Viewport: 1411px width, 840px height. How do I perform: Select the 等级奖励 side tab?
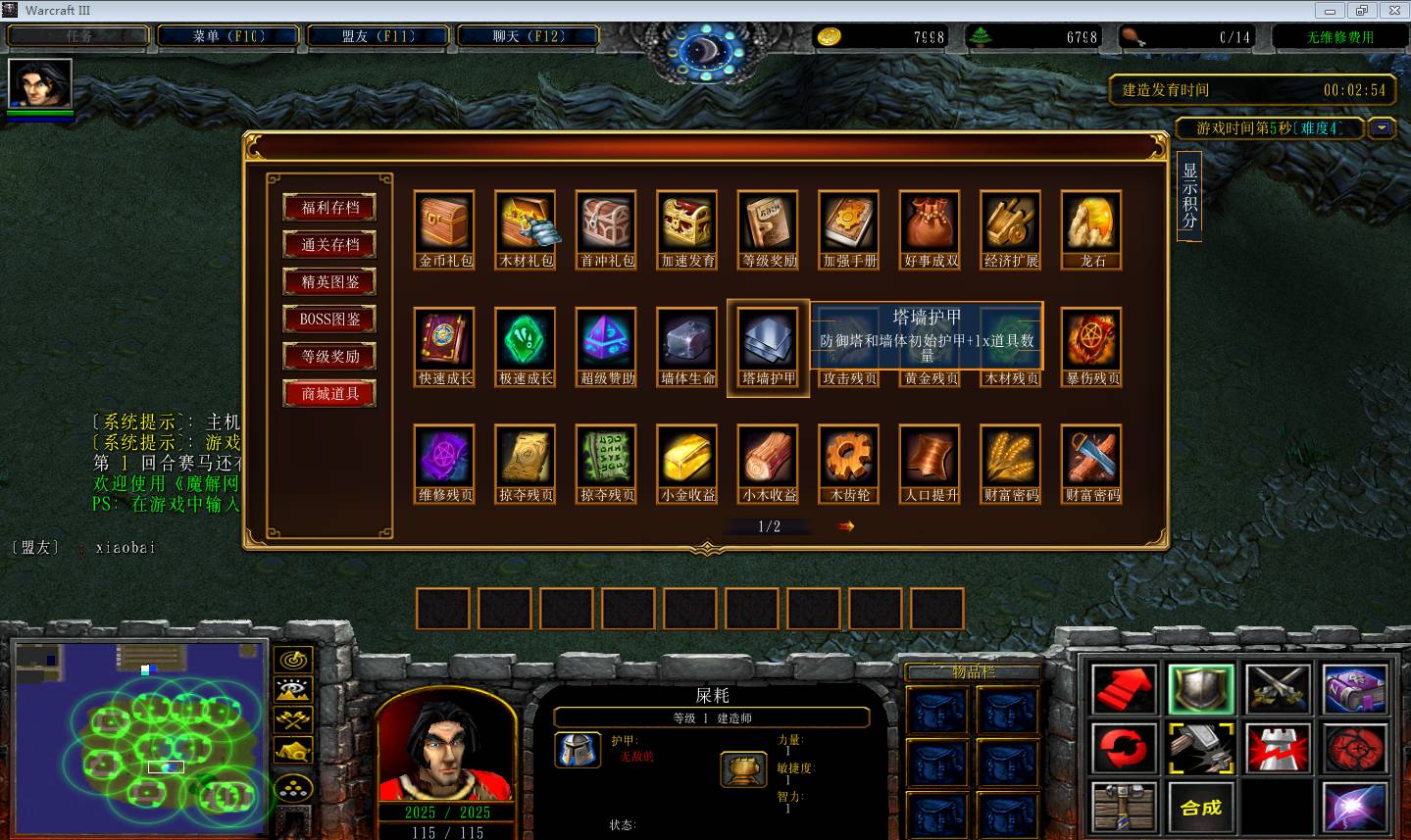(329, 357)
